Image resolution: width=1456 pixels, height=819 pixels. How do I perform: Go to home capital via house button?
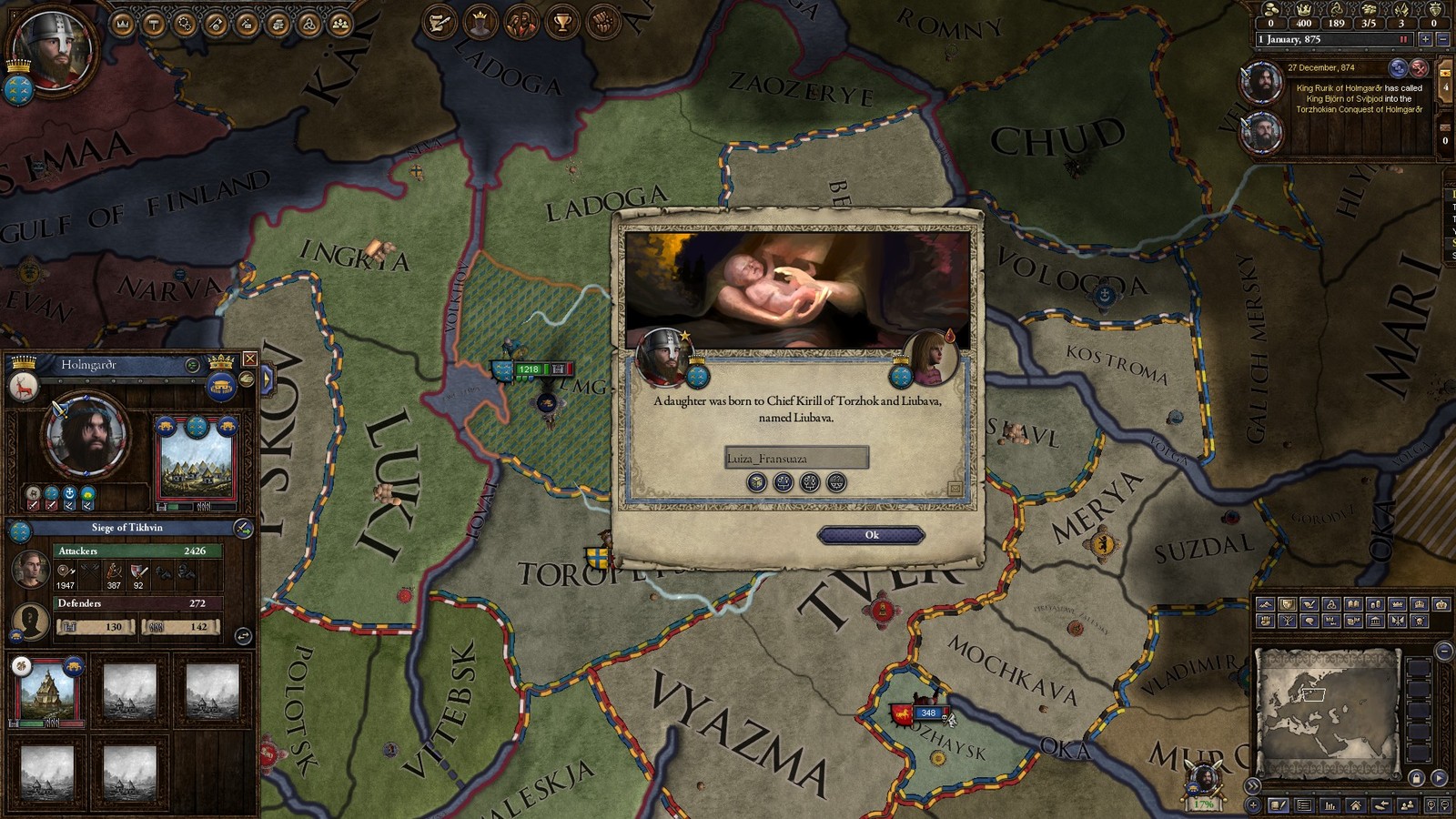[1356, 805]
